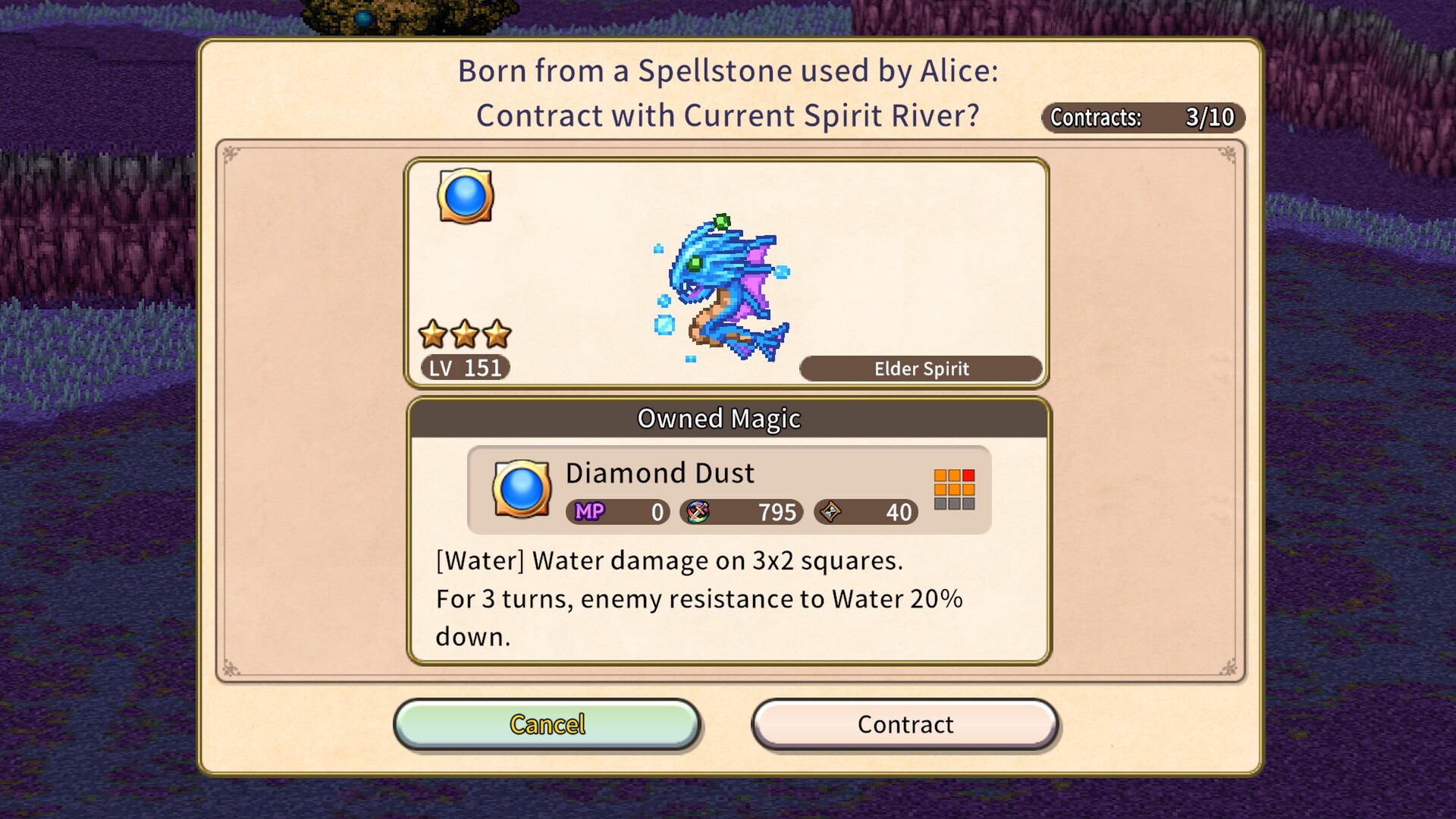The height and width of the screenshot is (819, 1456).
Task: Click the rainbow sword power icon showing 795
Action: (x=696, y=512)
